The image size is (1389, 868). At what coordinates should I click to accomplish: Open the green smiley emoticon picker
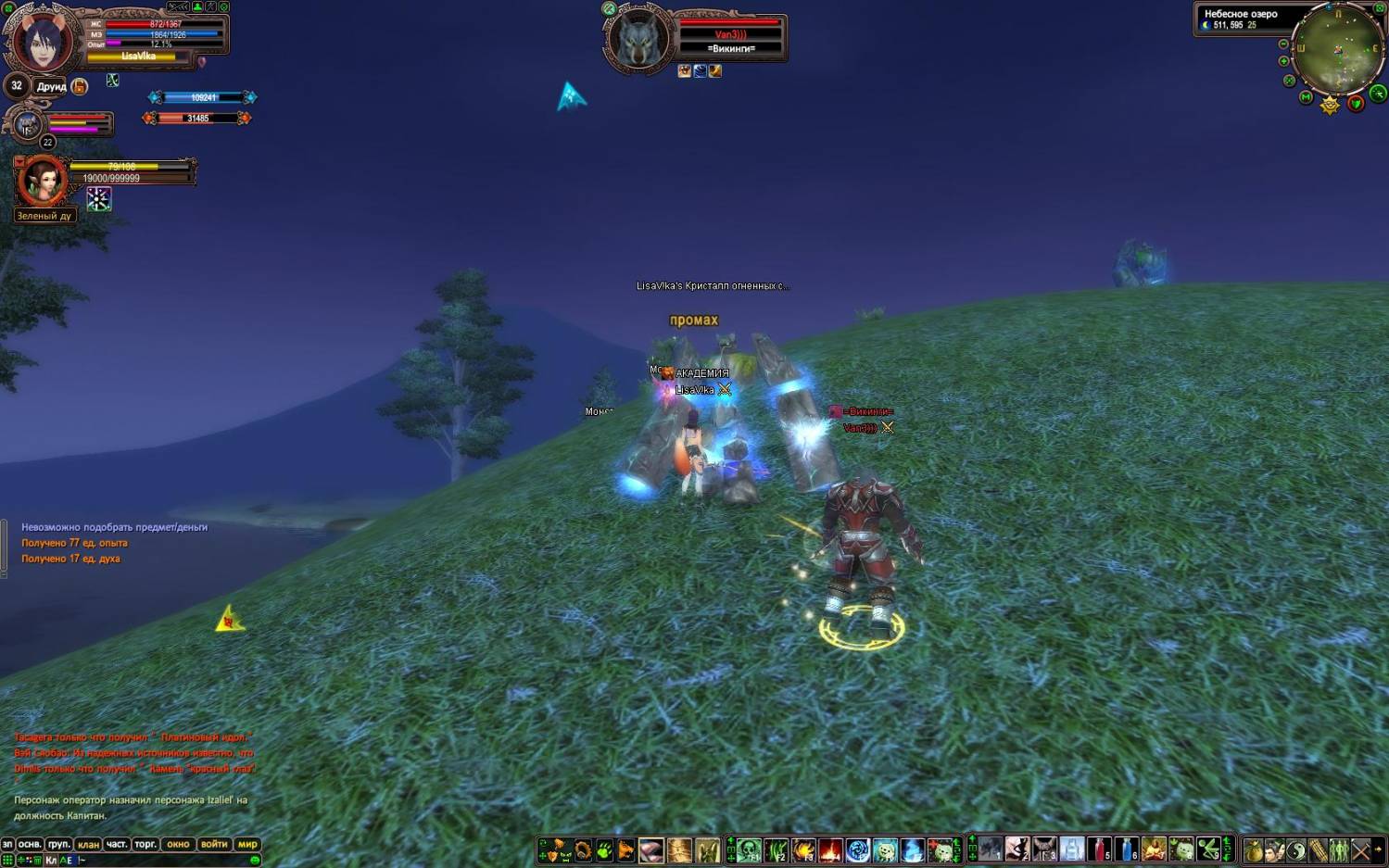(255, 861)
